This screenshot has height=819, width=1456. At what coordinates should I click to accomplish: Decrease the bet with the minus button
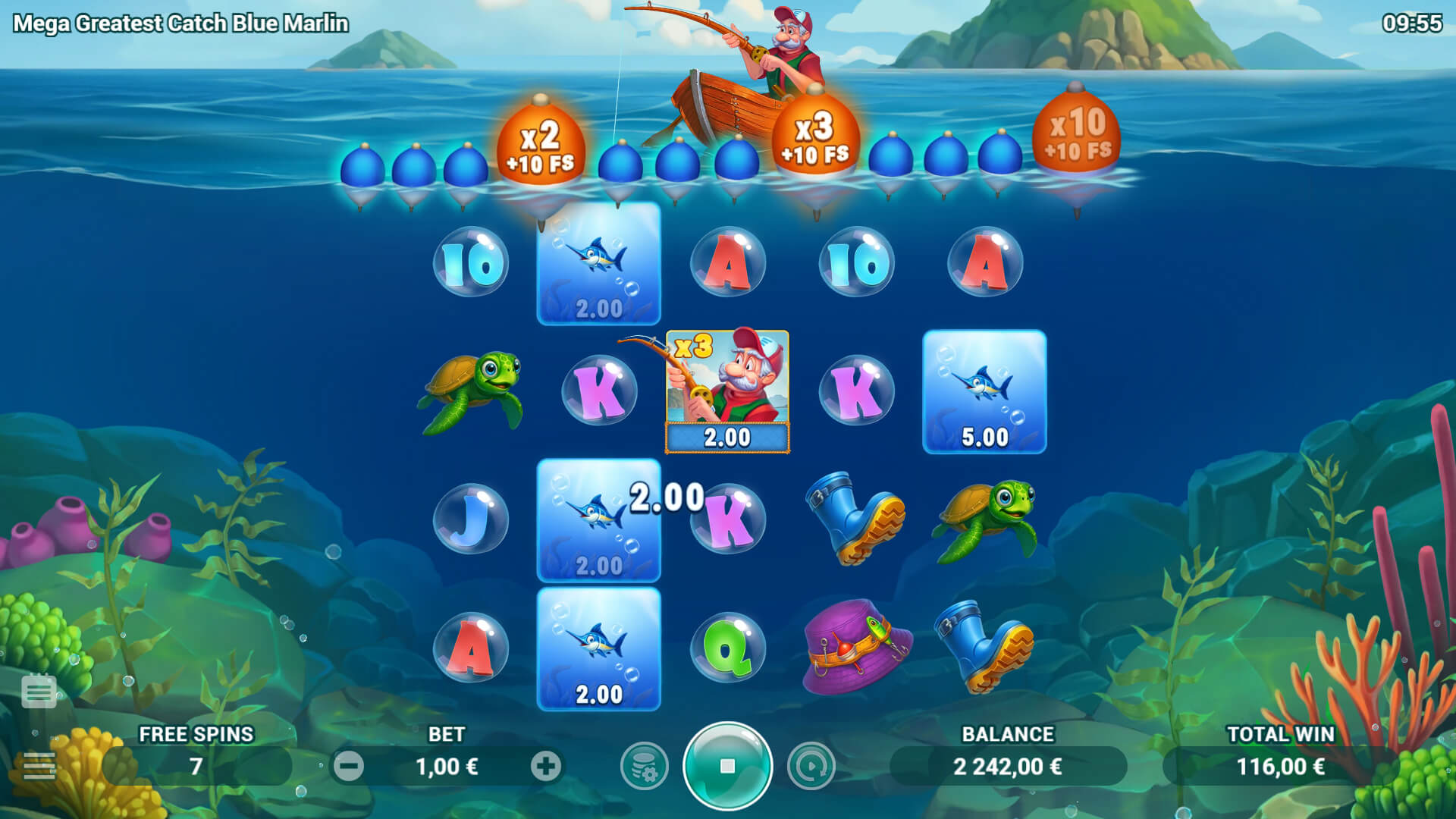(x=349, y=766)
